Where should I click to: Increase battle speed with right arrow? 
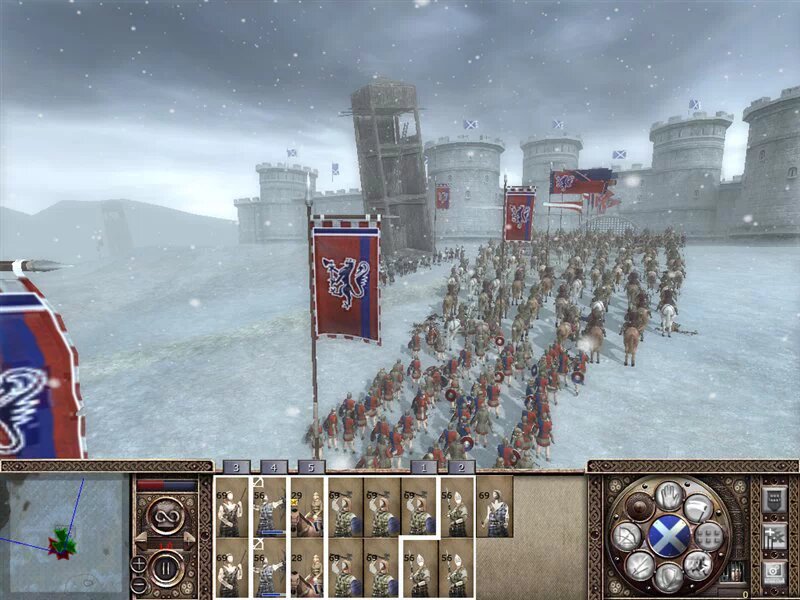coord(189,538)
